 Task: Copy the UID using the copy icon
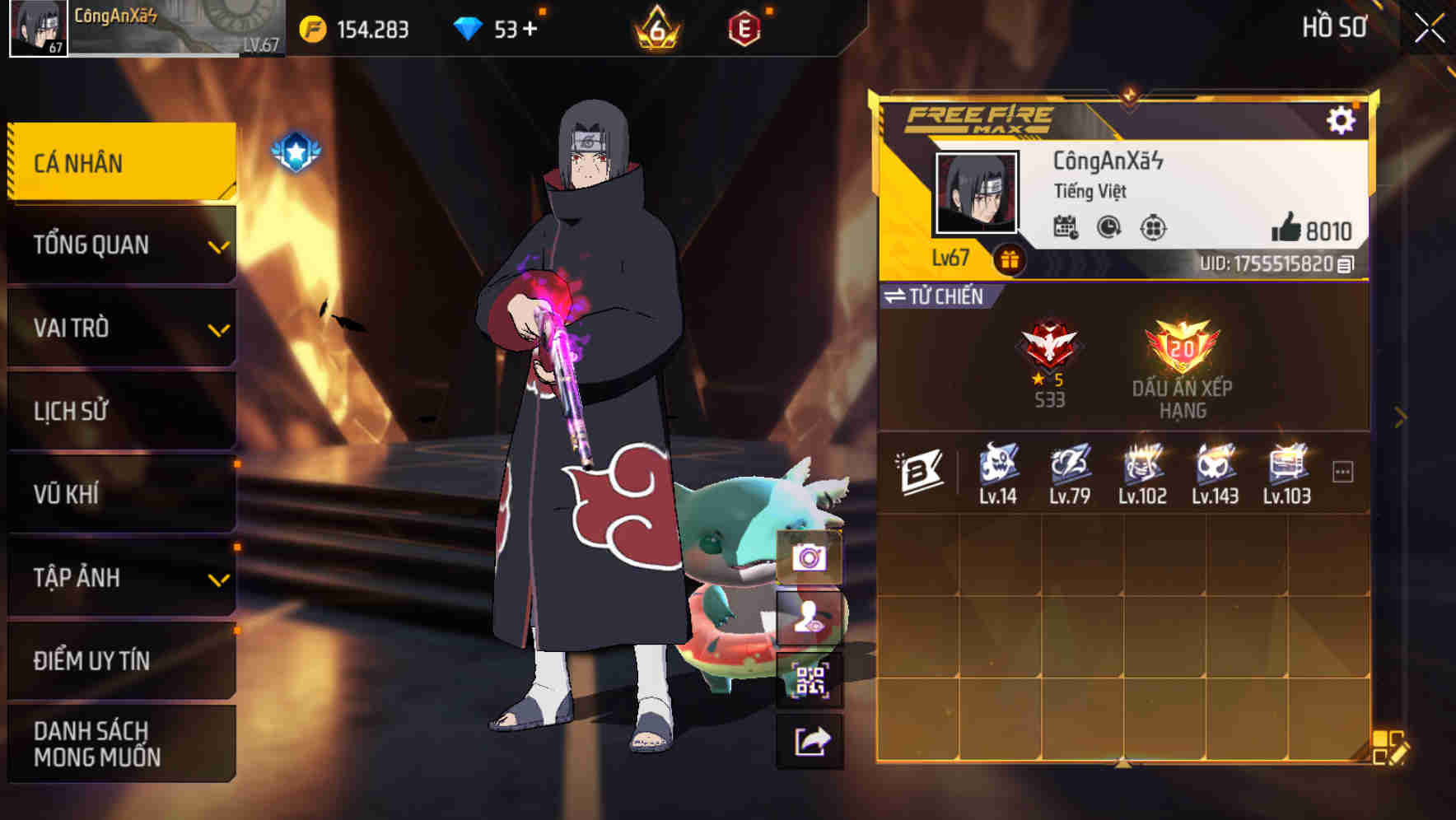click(1347, 265)
